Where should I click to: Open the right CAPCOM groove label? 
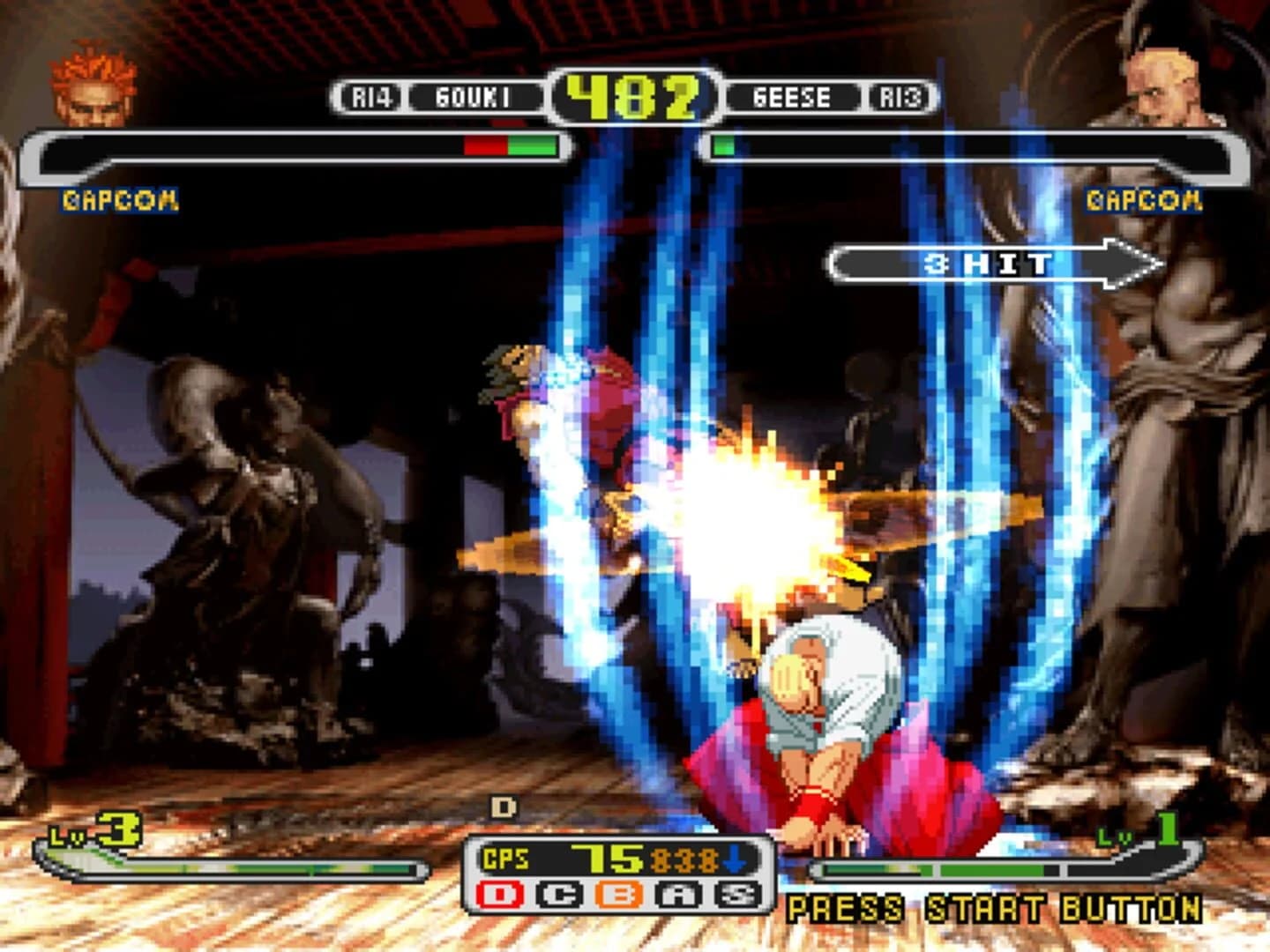(1144, 201)
